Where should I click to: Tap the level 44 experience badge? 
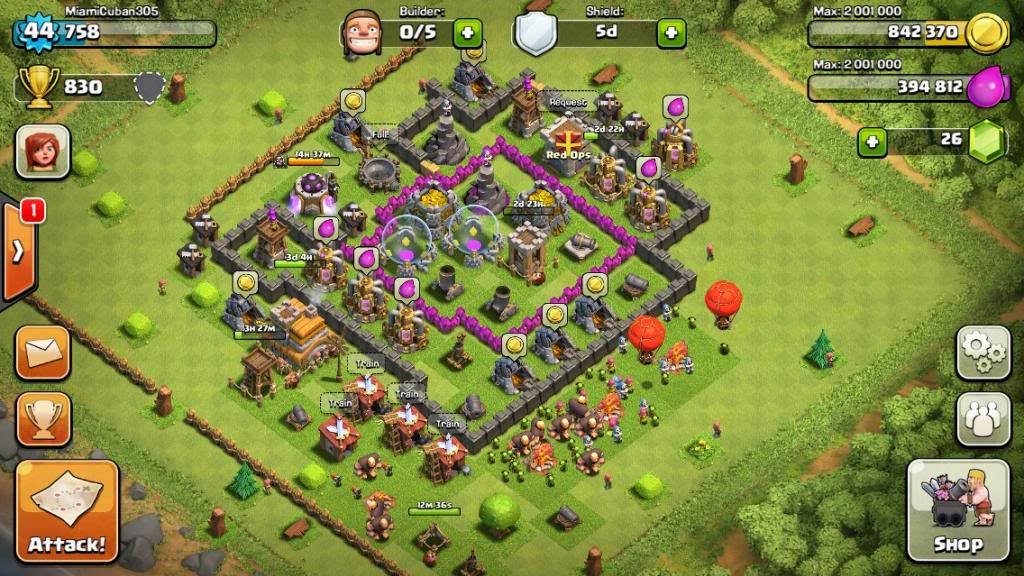38,31
